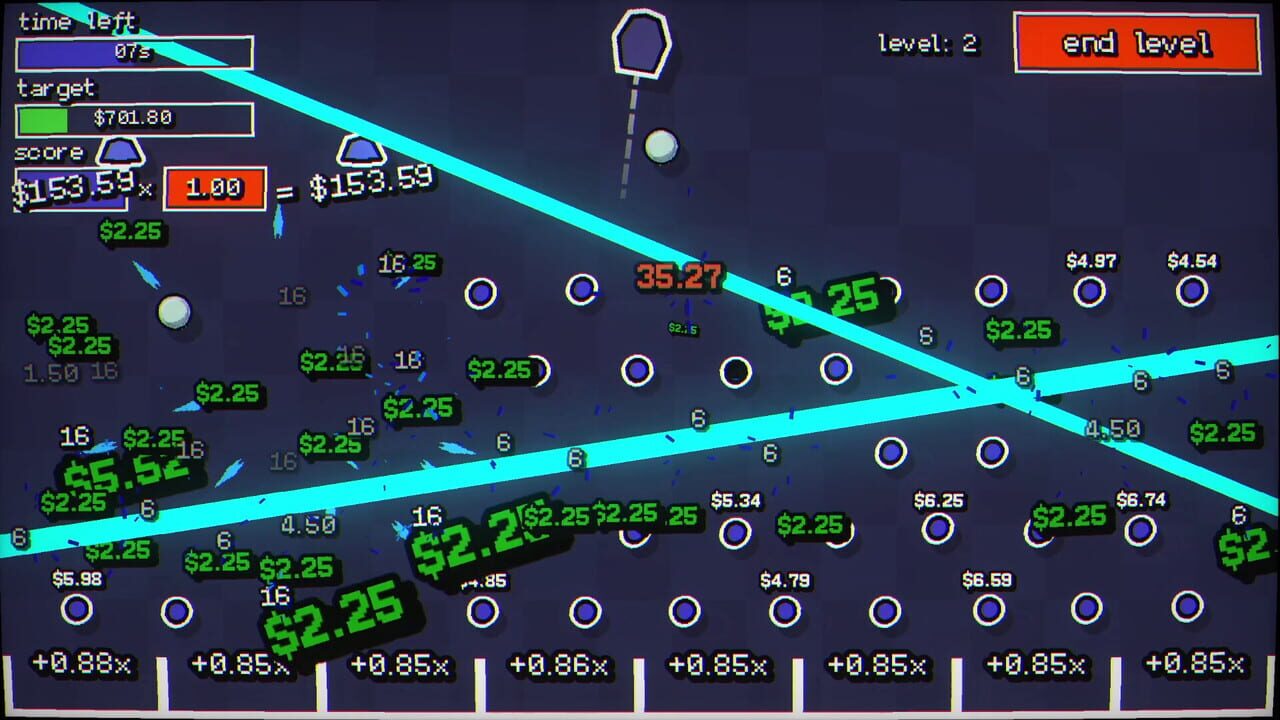This screenshot has height=720, width=1280.
Task: Click the white ball bouncing on the left side
Action: (x=172, y=309)
